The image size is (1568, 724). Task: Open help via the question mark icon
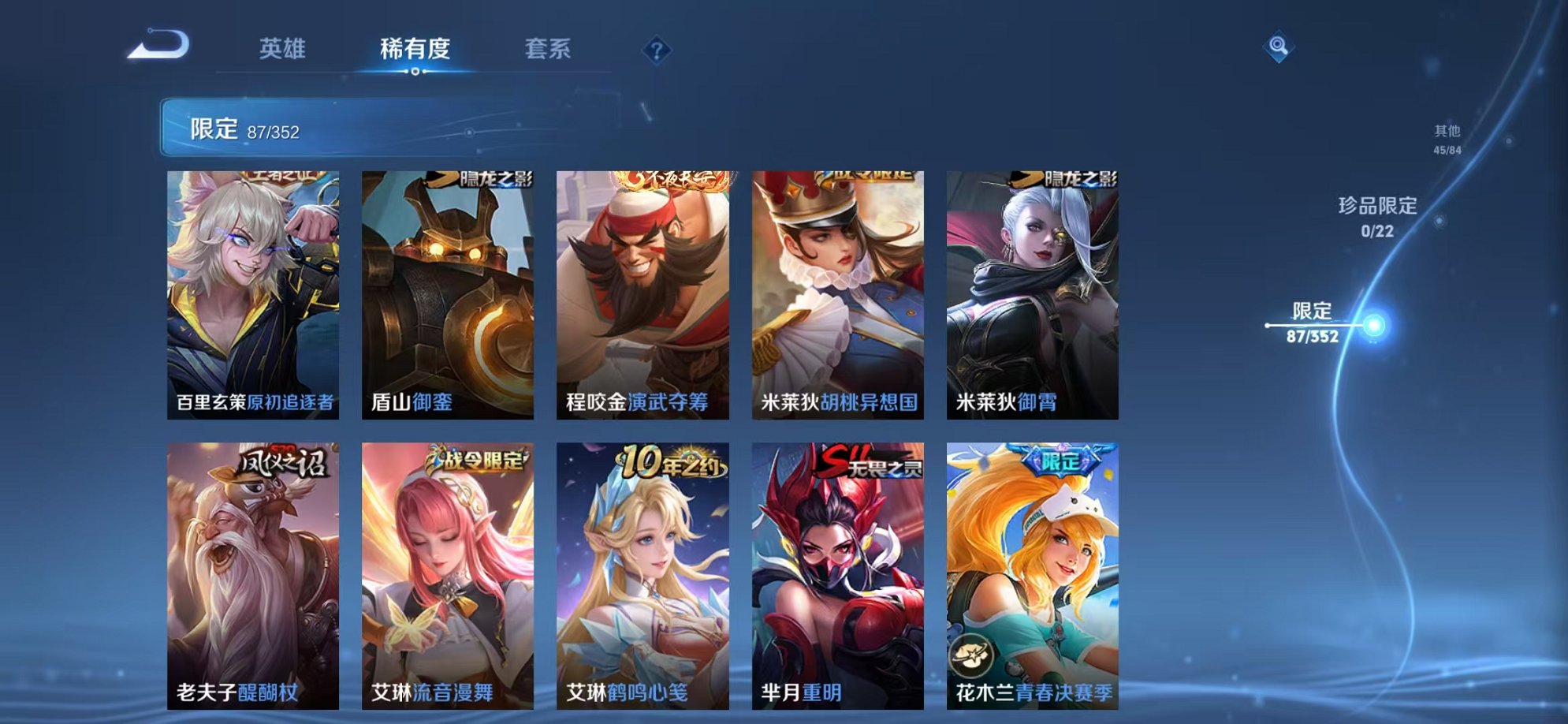click(656, 50)
